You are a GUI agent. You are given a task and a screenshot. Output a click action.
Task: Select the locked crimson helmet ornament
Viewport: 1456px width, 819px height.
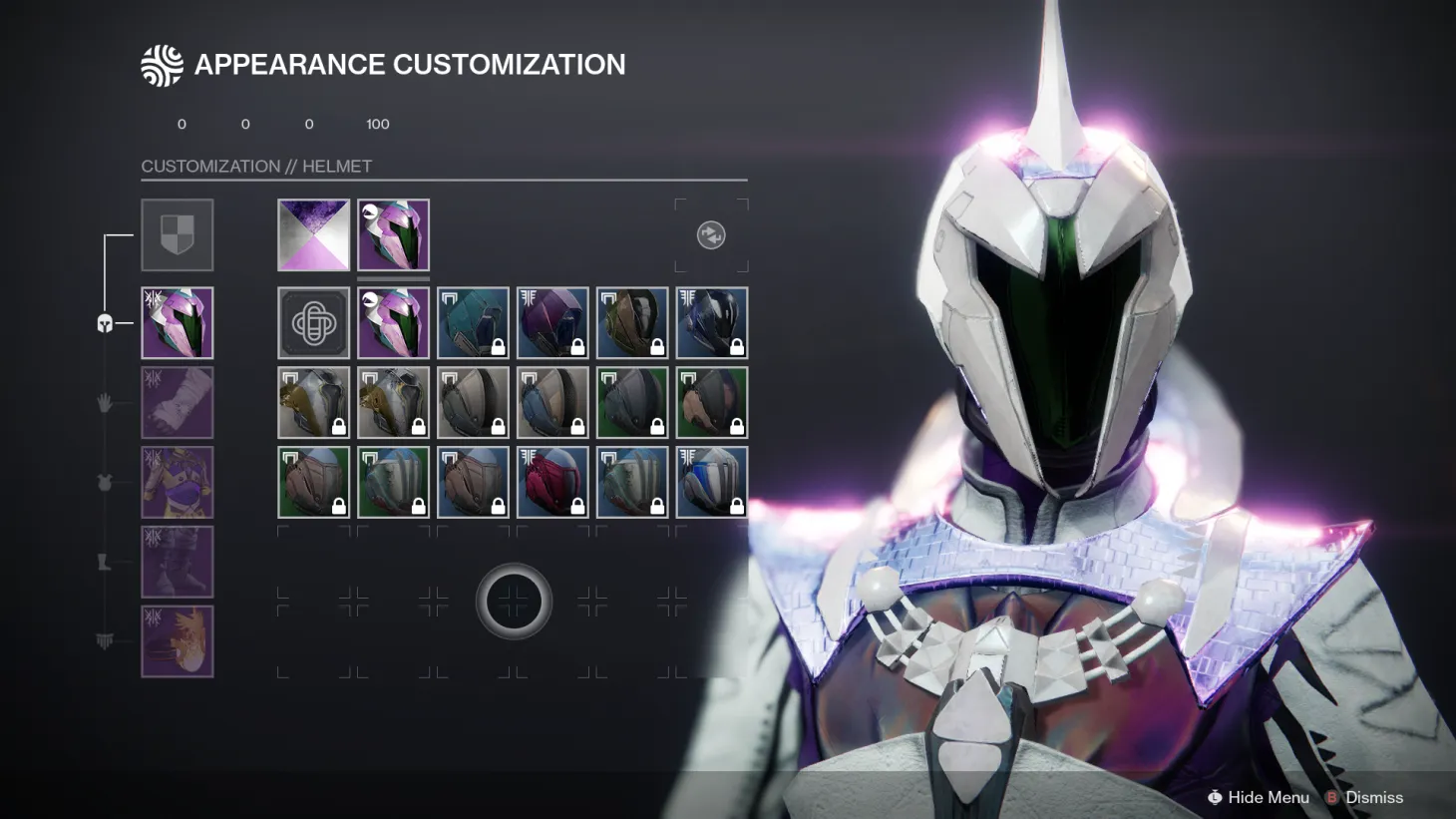point(552,482)
